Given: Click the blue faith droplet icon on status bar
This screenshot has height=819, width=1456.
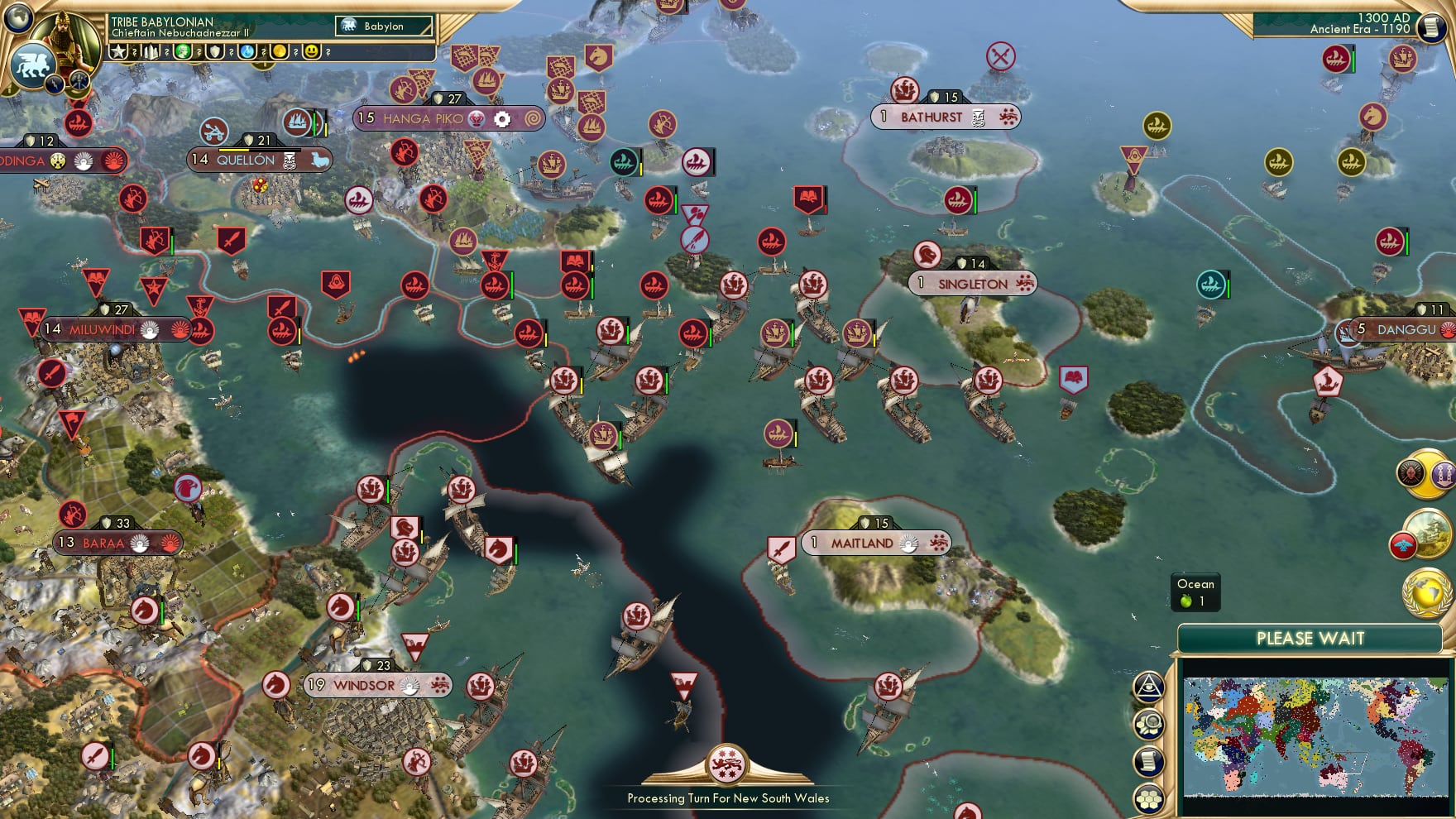Looking at the screenshot, I should [x=247, y=52].
